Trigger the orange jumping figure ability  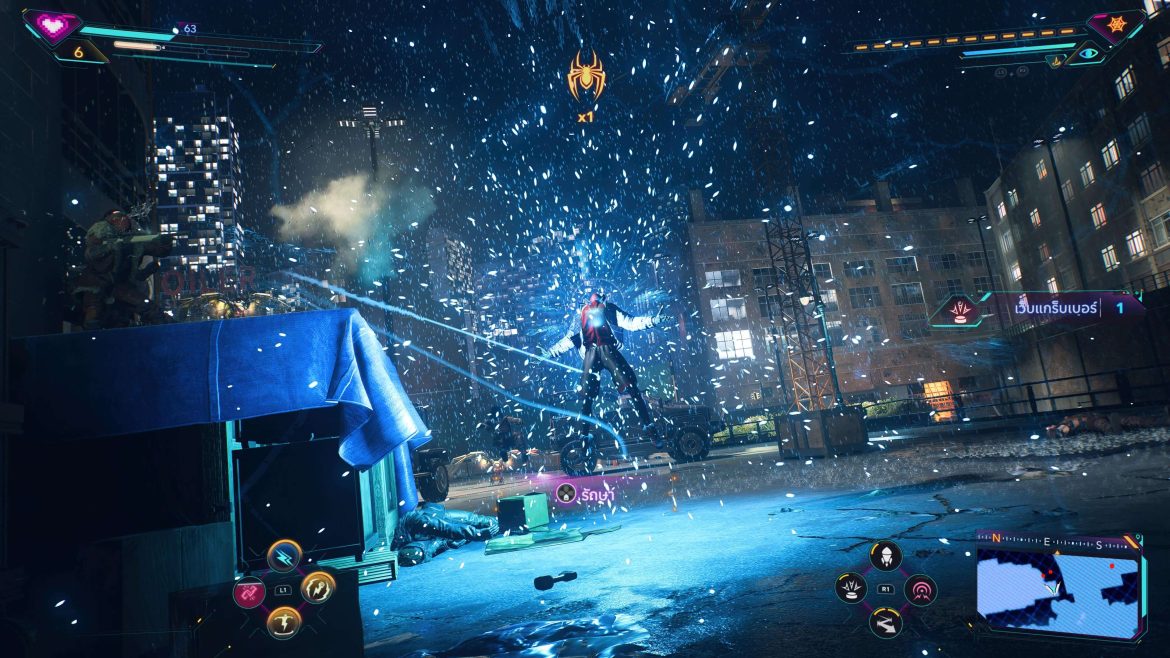pyautogui.click(x=284, y=622)
